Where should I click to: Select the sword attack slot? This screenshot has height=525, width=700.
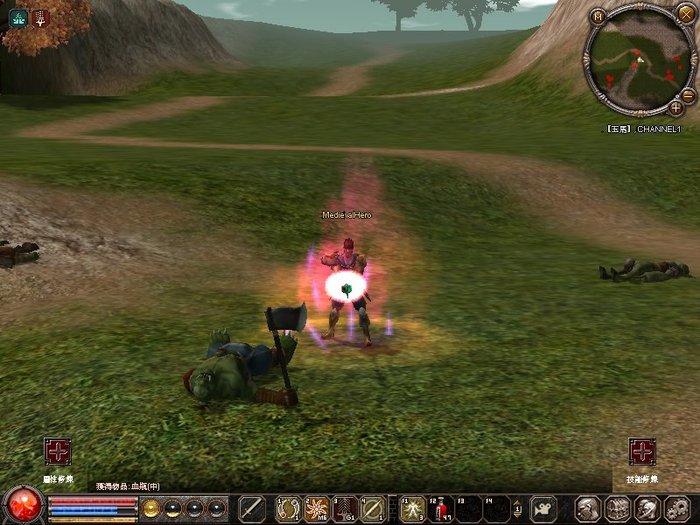tap(252, 508)
